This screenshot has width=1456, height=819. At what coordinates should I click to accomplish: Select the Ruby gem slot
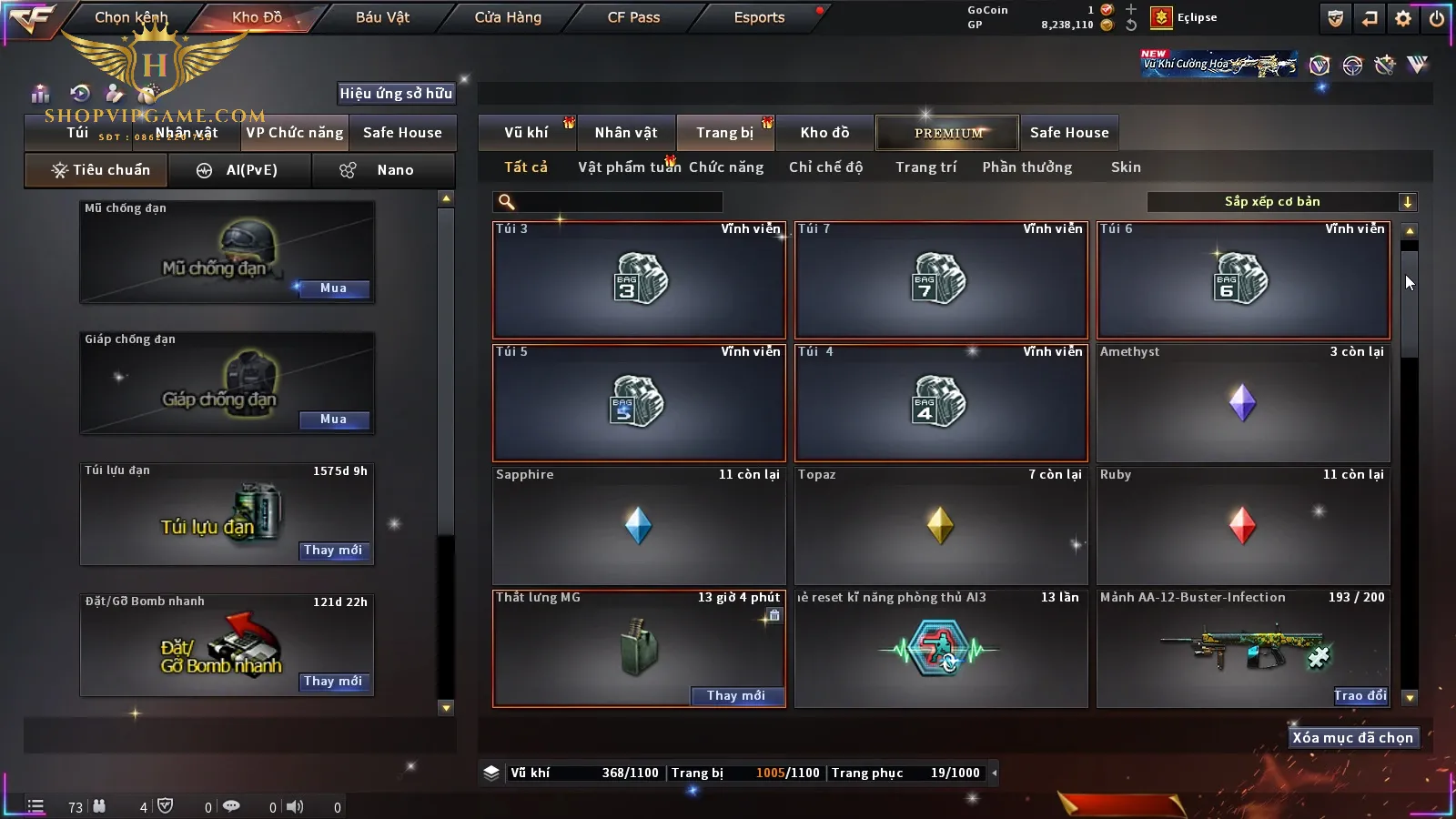pyautogui.click(x=1242, y=525)
